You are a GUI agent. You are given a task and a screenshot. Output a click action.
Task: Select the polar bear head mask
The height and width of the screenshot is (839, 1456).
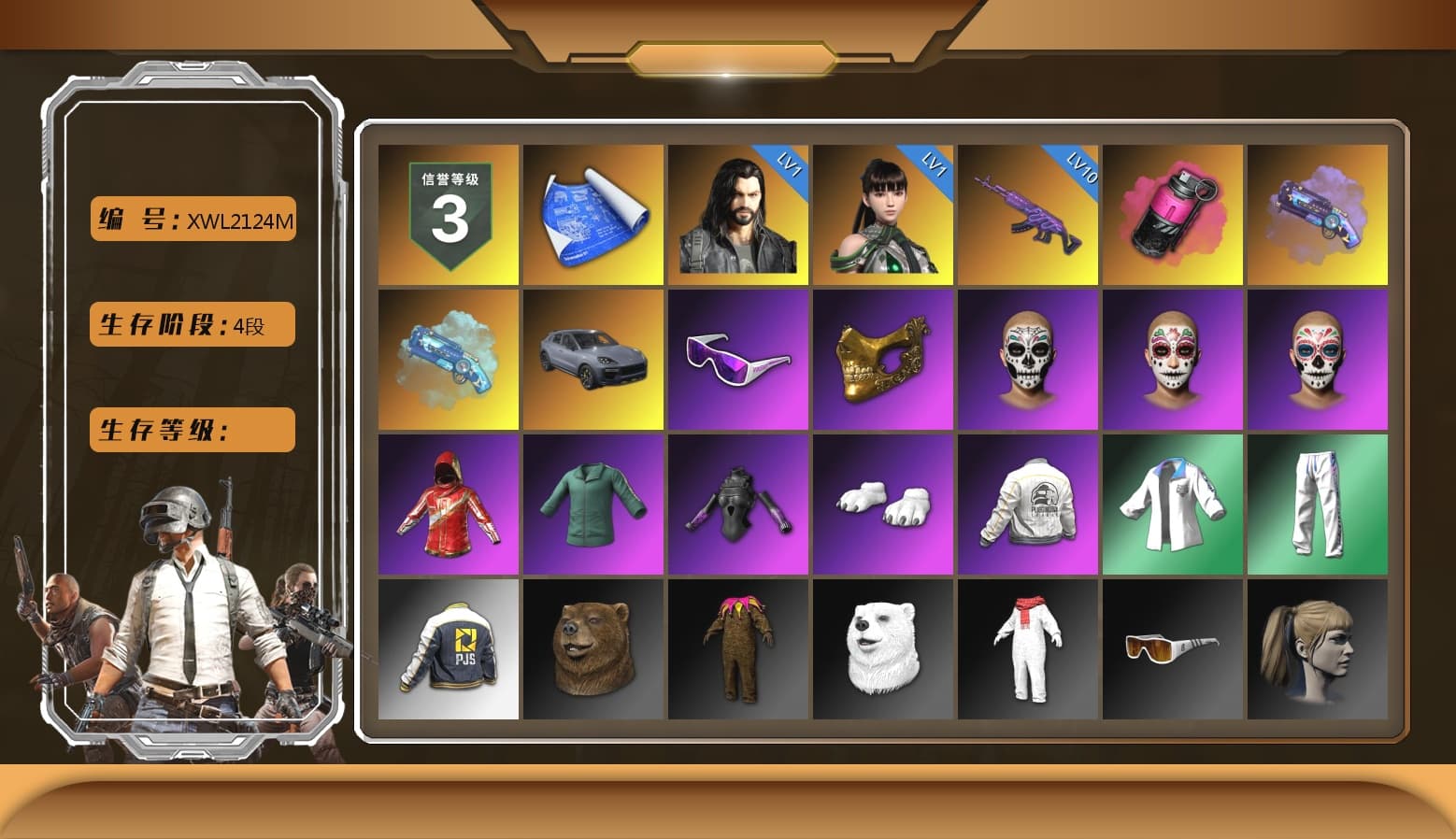881,649
